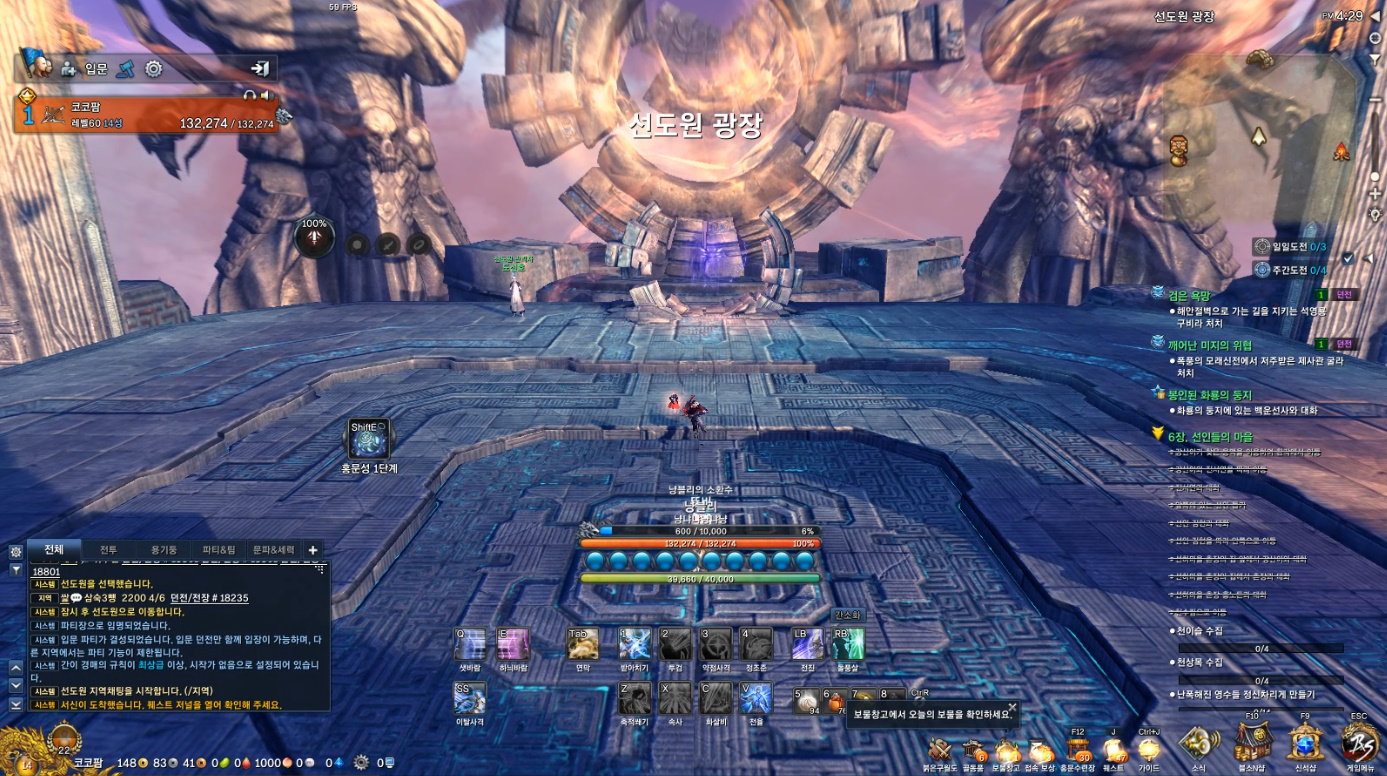Open the 게임메뉴 game menu
The width and height of the screenshot is (1387, 776).
(x=1358, y=744)
